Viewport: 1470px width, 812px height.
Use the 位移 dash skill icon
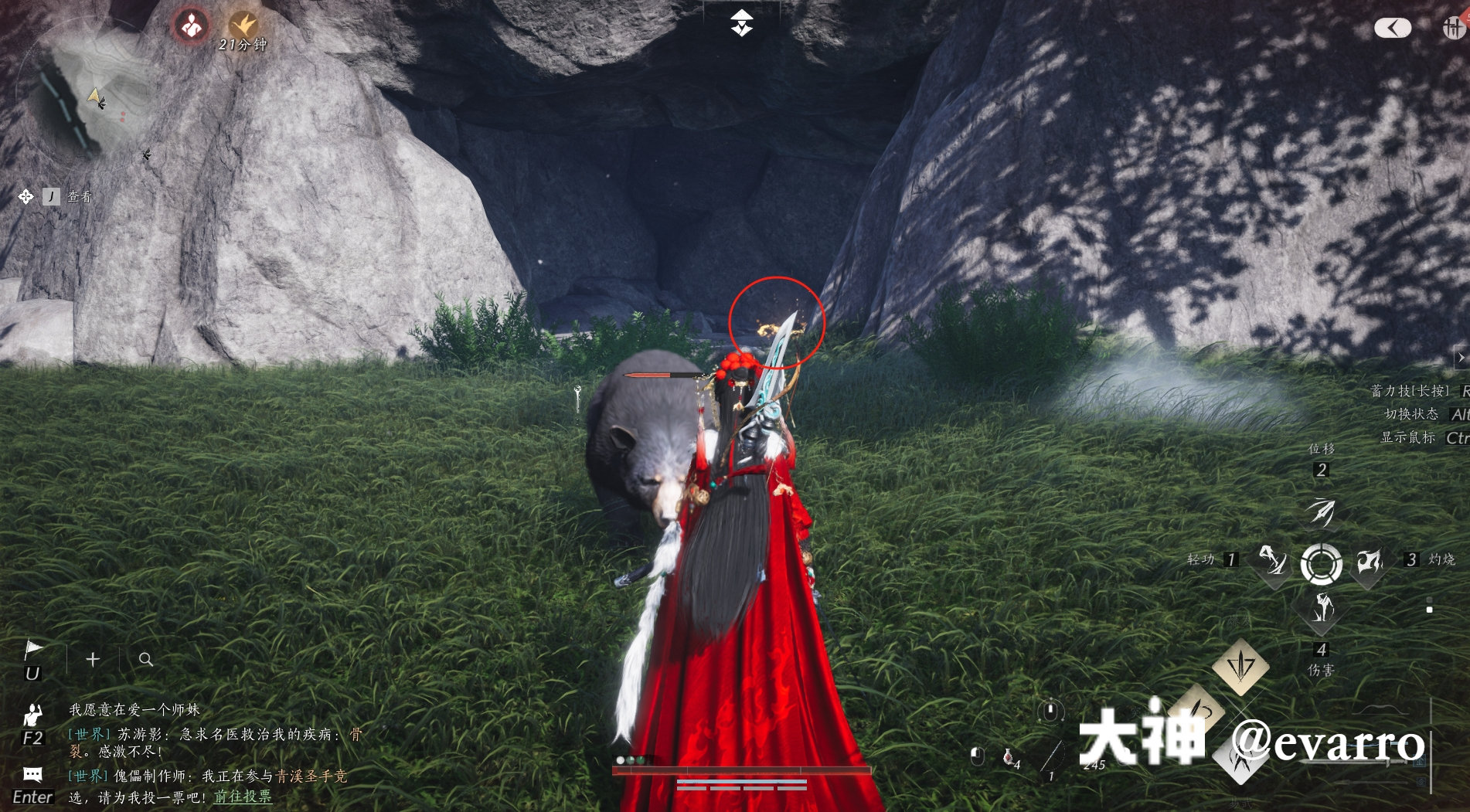tap(1322, 511)
